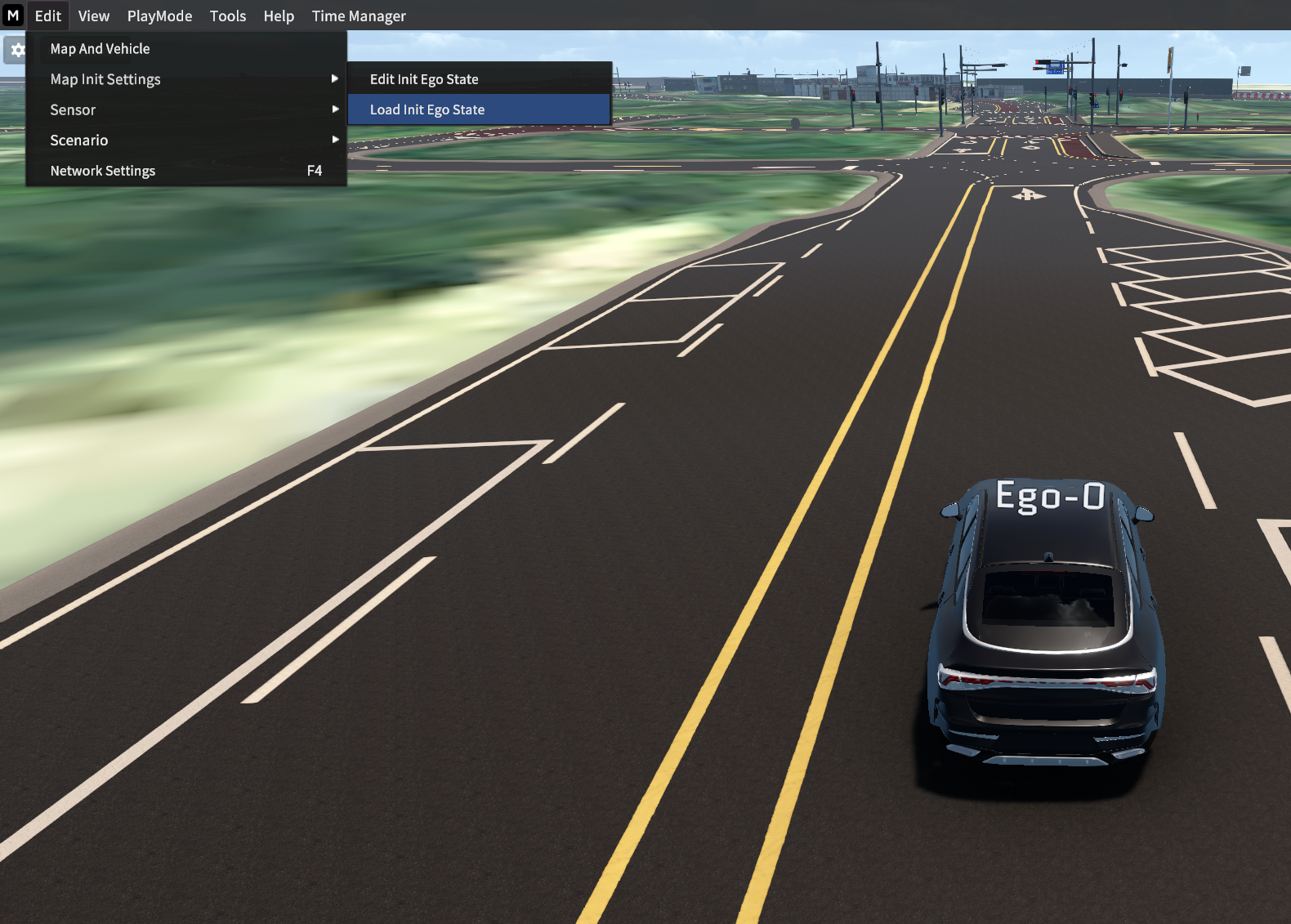Open the Edit menu in the menu bar
Screen dimensions: 1291x924
click(48, 16)
